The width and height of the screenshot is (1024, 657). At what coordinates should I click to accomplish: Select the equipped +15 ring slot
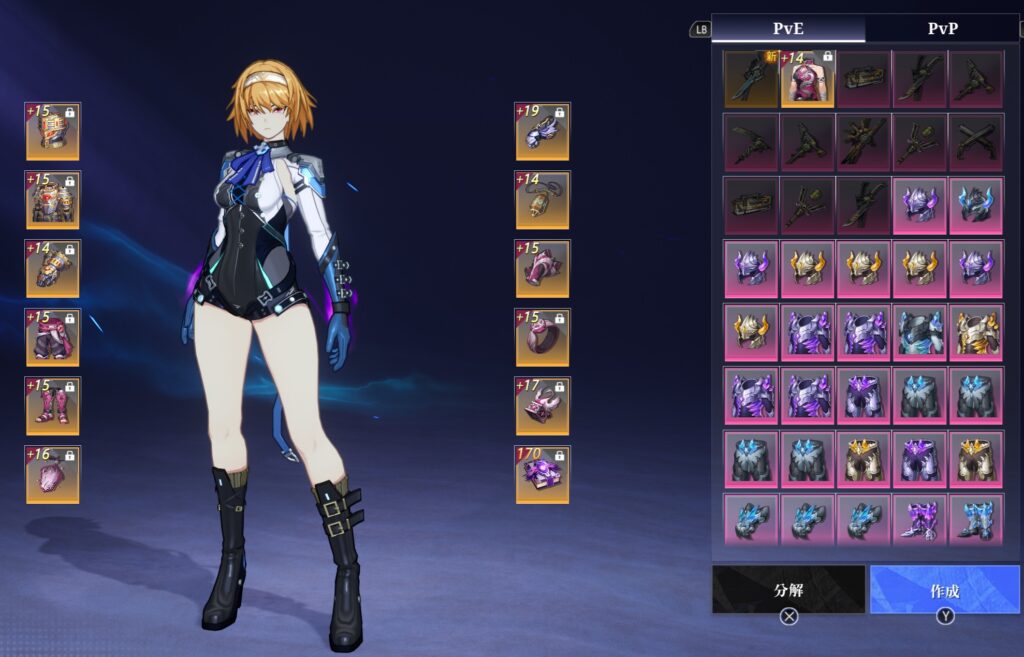click(543, 337)
